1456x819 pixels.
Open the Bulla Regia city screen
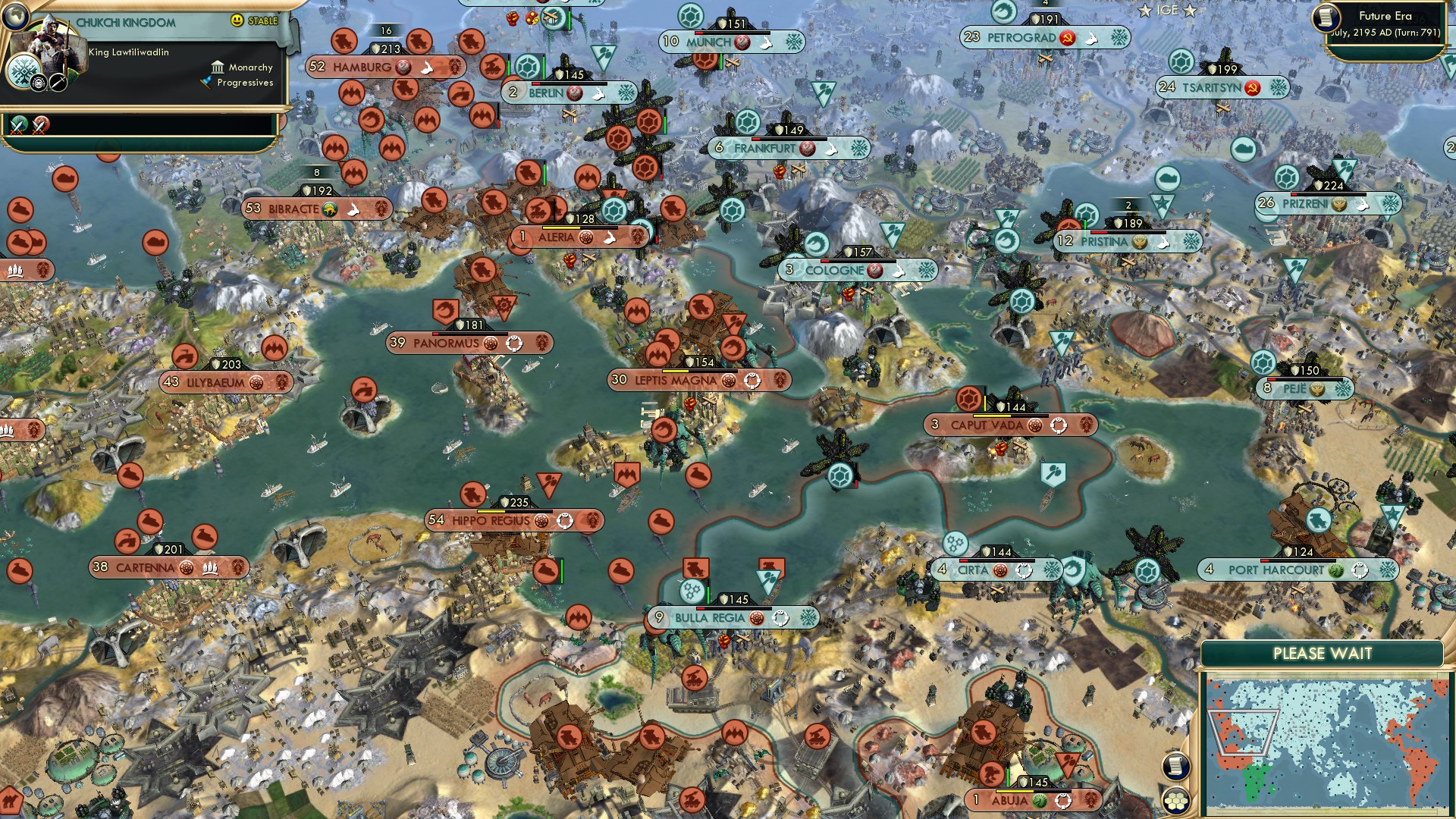[709, 618]
